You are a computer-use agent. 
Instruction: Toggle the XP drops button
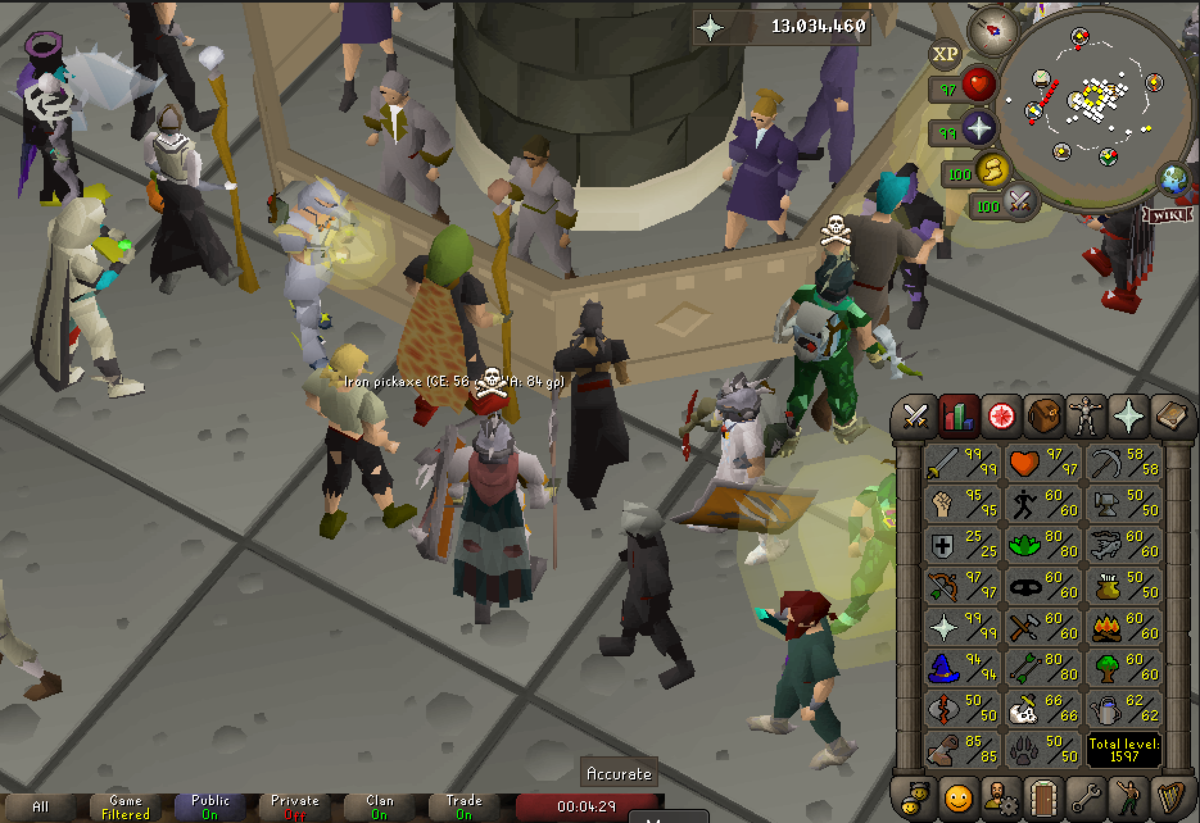[x=945, y=53]
